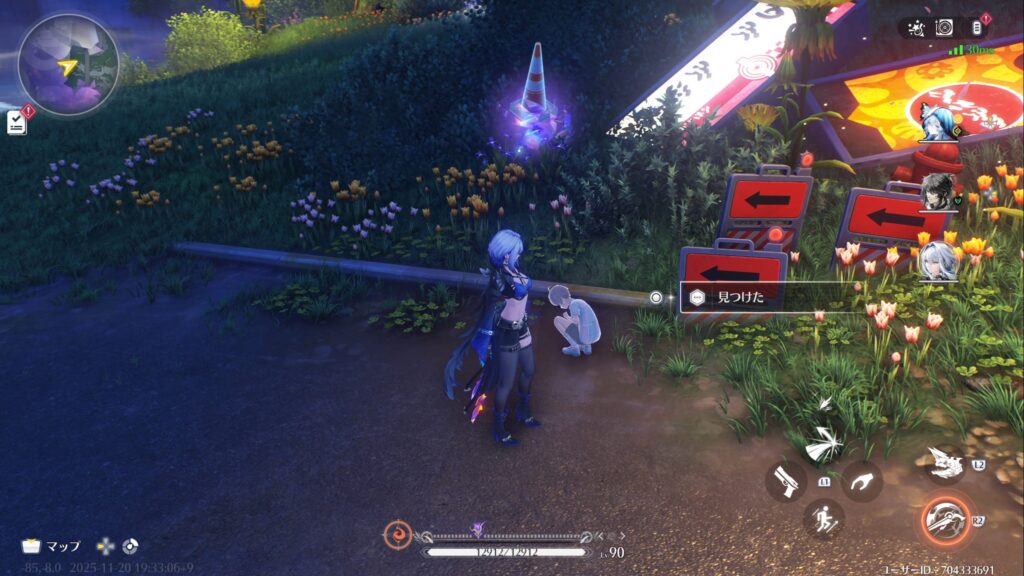Switch to the white-haired party character
Viewport: 1024px width, 576px height.
point(938,260)
